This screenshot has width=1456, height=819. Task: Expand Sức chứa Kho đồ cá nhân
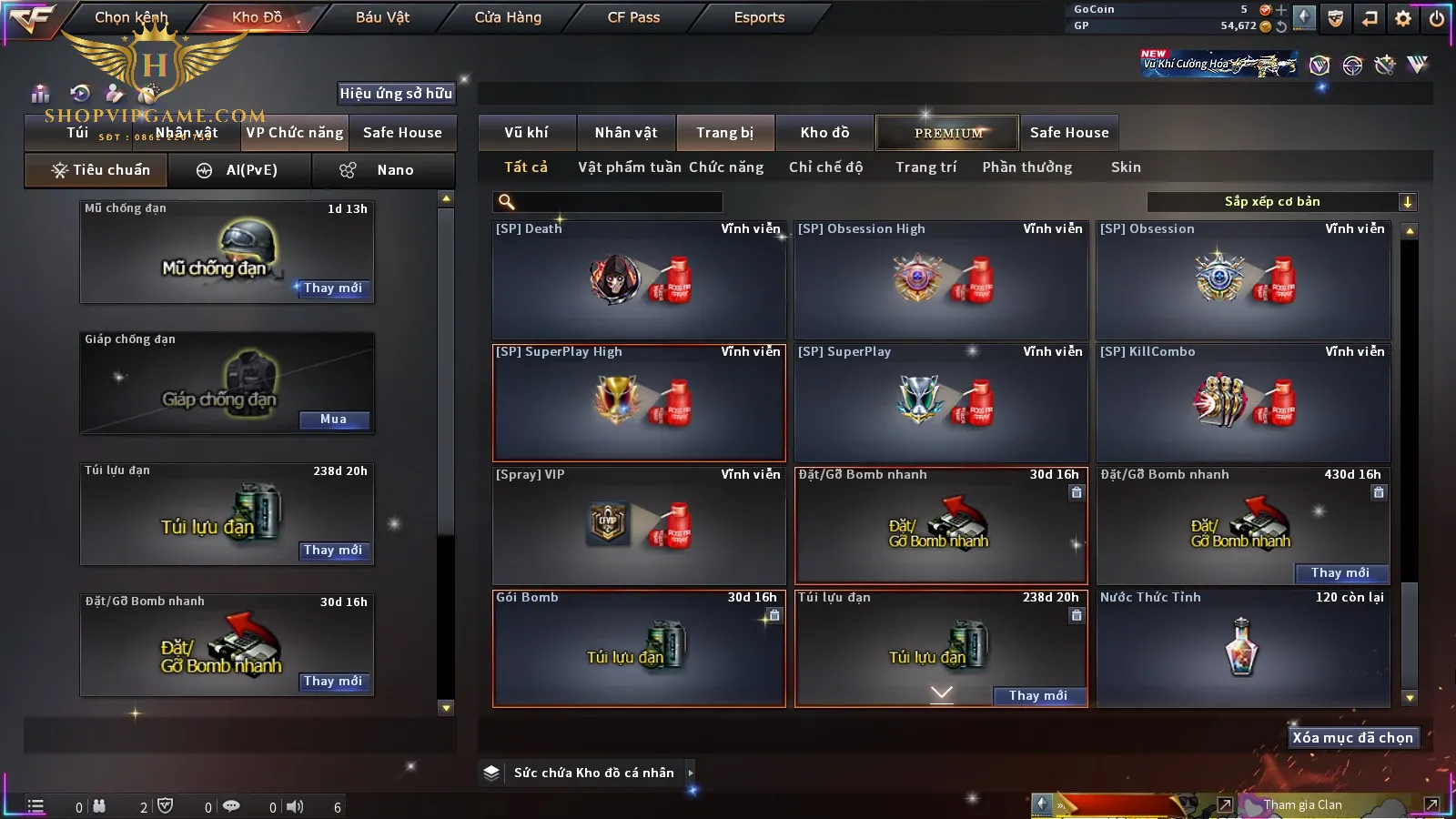593,773
